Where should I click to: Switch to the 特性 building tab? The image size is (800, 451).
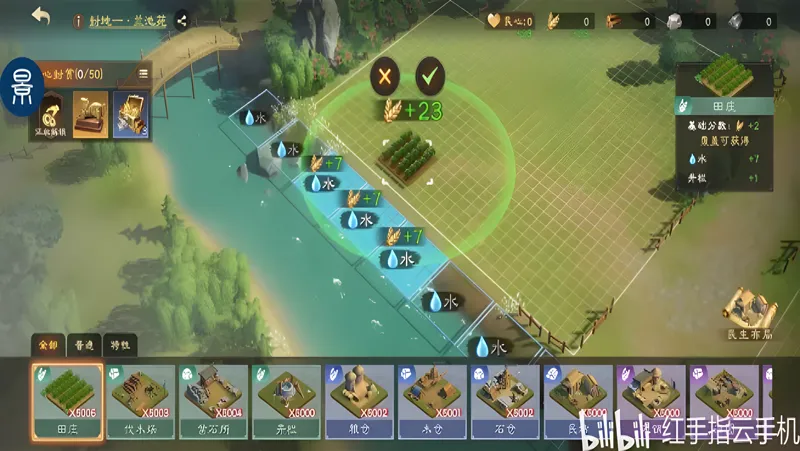[x=120, y=345]
